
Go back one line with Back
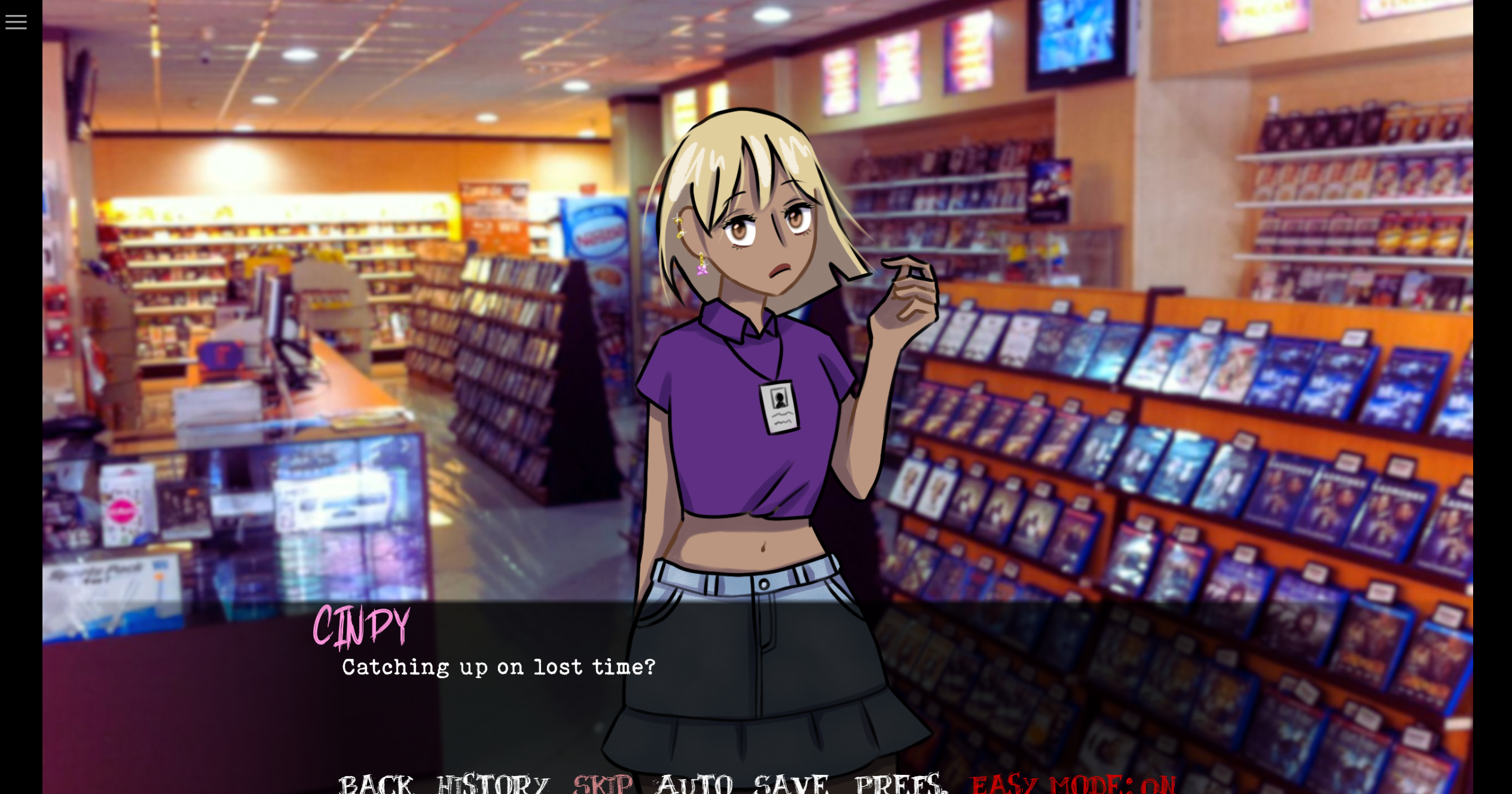tap(375, 783)
